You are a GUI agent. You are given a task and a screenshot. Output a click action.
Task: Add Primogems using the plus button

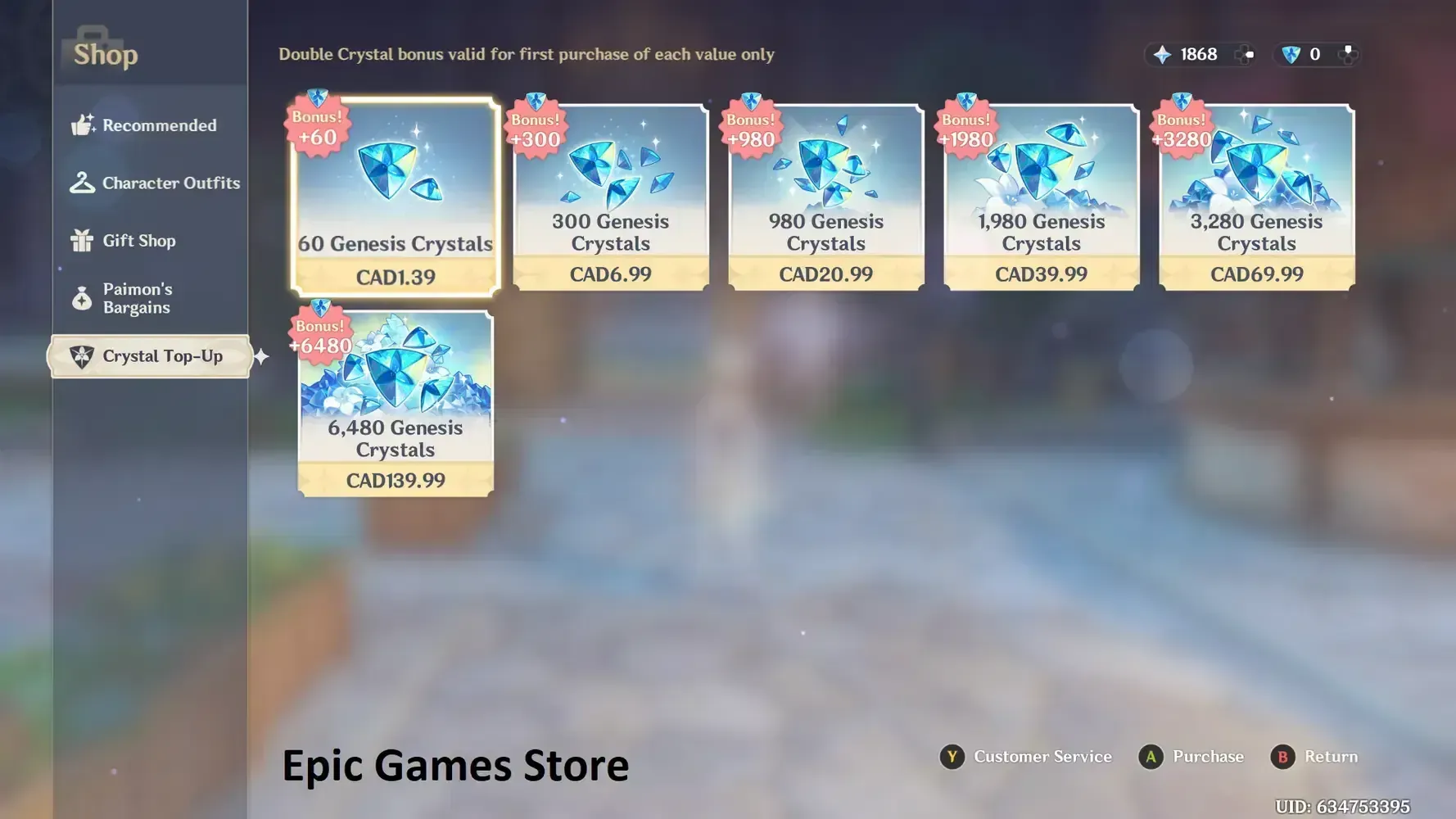1246,54
